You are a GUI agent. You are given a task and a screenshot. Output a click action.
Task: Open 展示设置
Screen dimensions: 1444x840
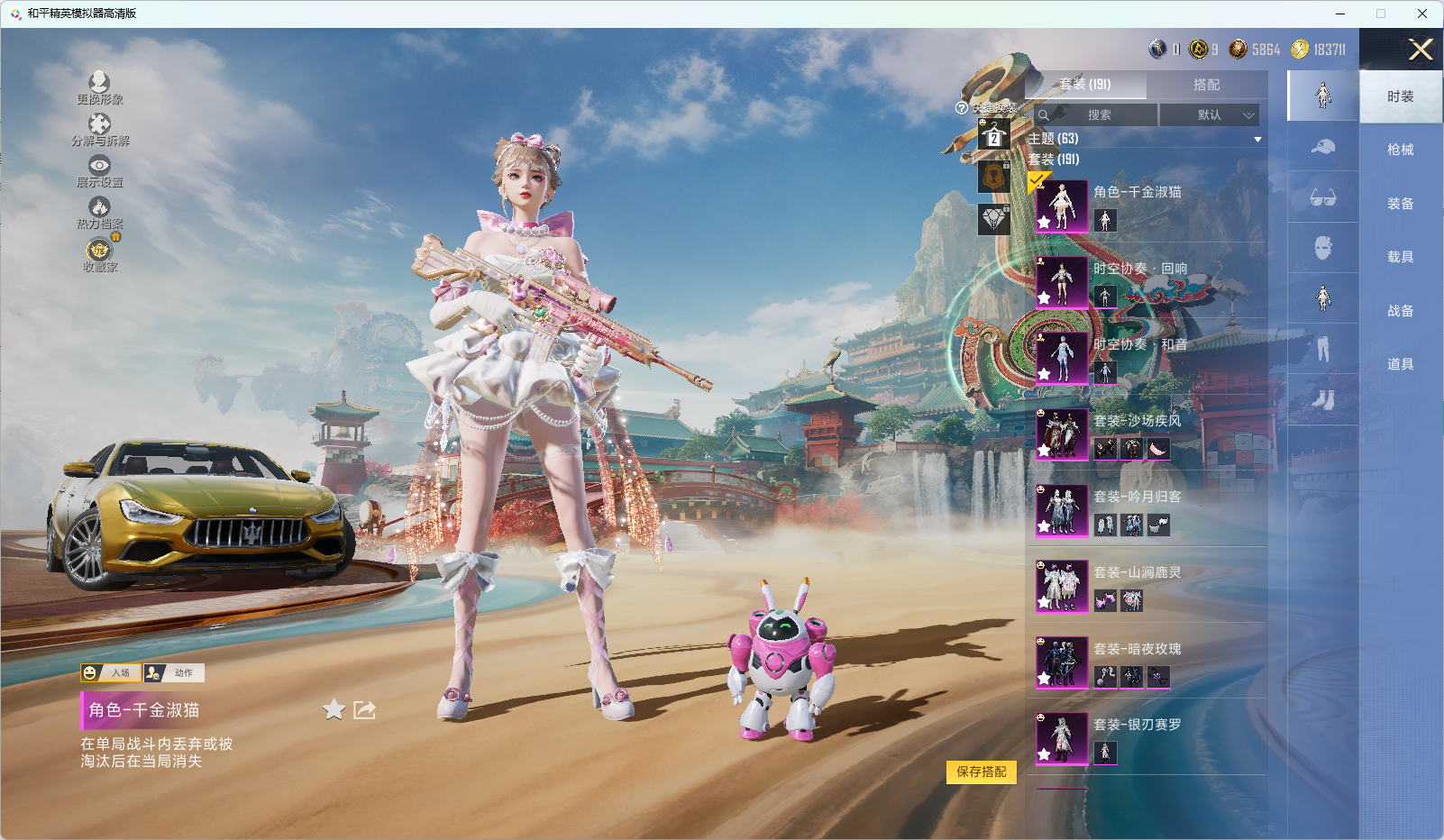tap(99, 171)
